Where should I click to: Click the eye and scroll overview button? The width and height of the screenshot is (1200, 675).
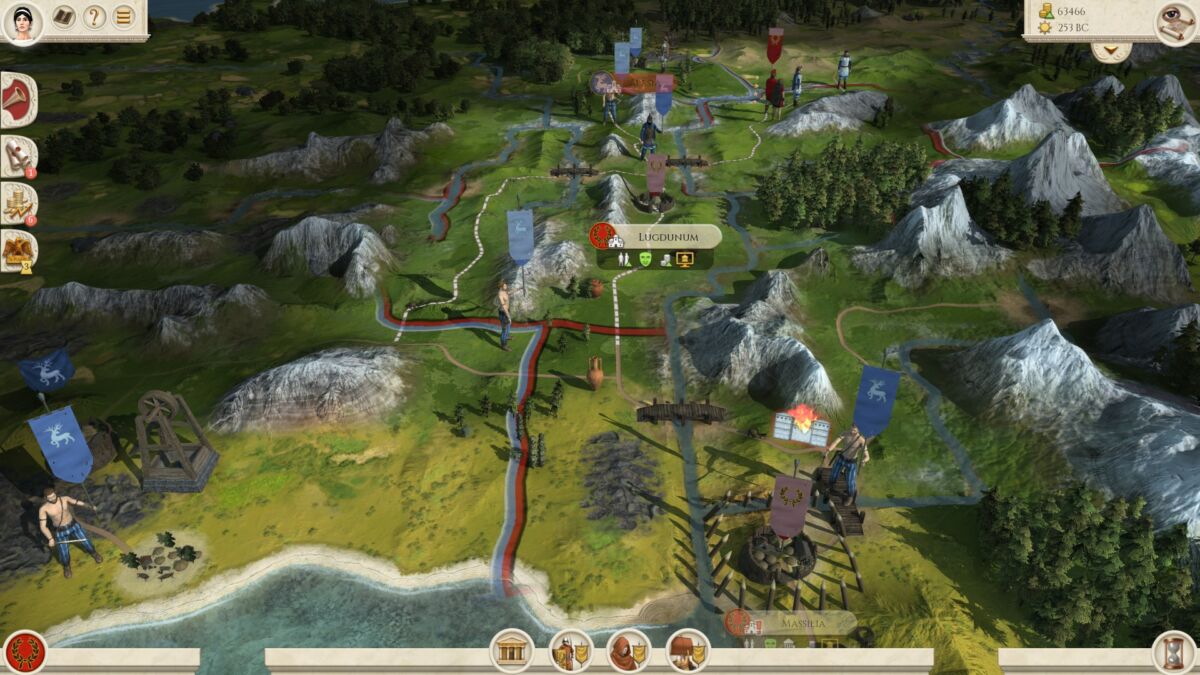click(x=1175, y=22)
